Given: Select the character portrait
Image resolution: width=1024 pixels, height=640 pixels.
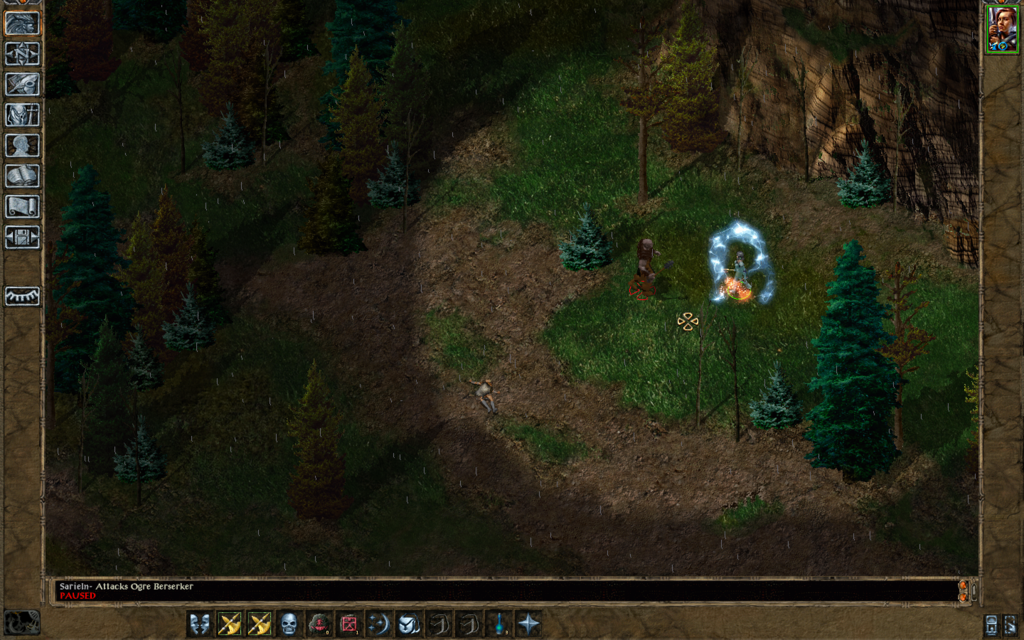Looking at the screenshot, I should (1001, 28).
